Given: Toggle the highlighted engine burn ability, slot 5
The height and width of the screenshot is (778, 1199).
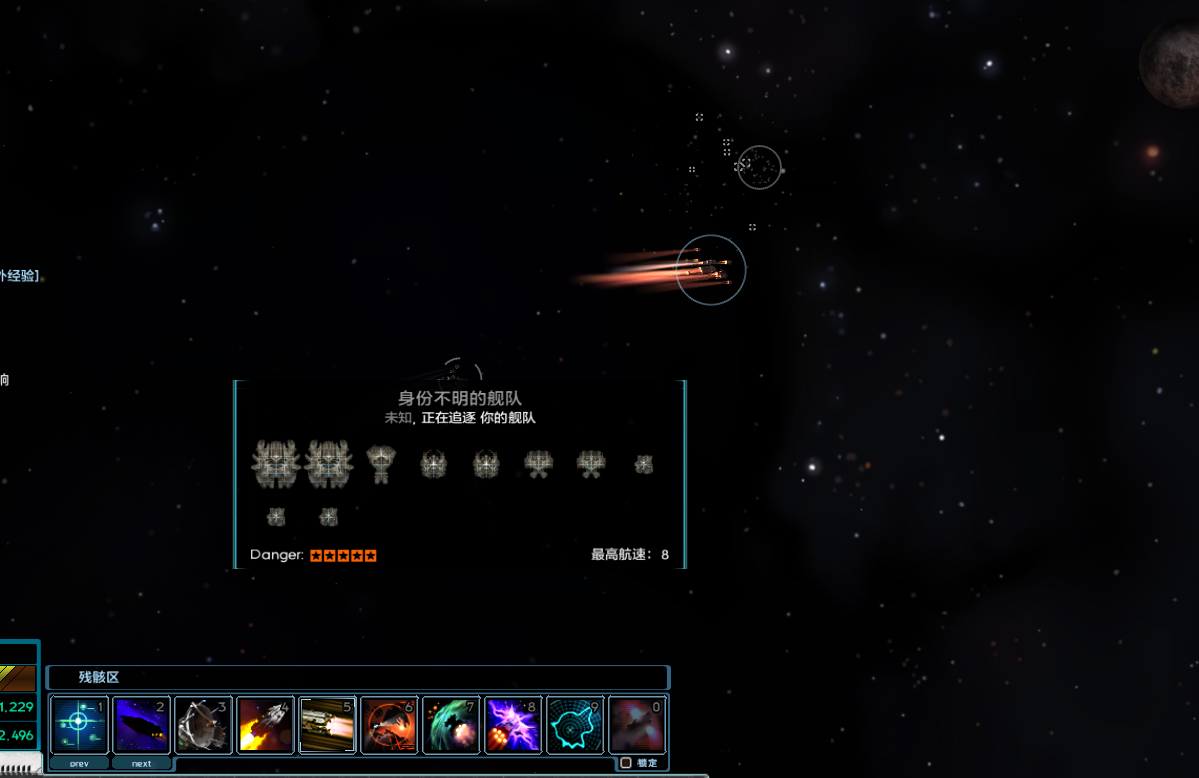Looking at the screenshot, I should 327,724.
